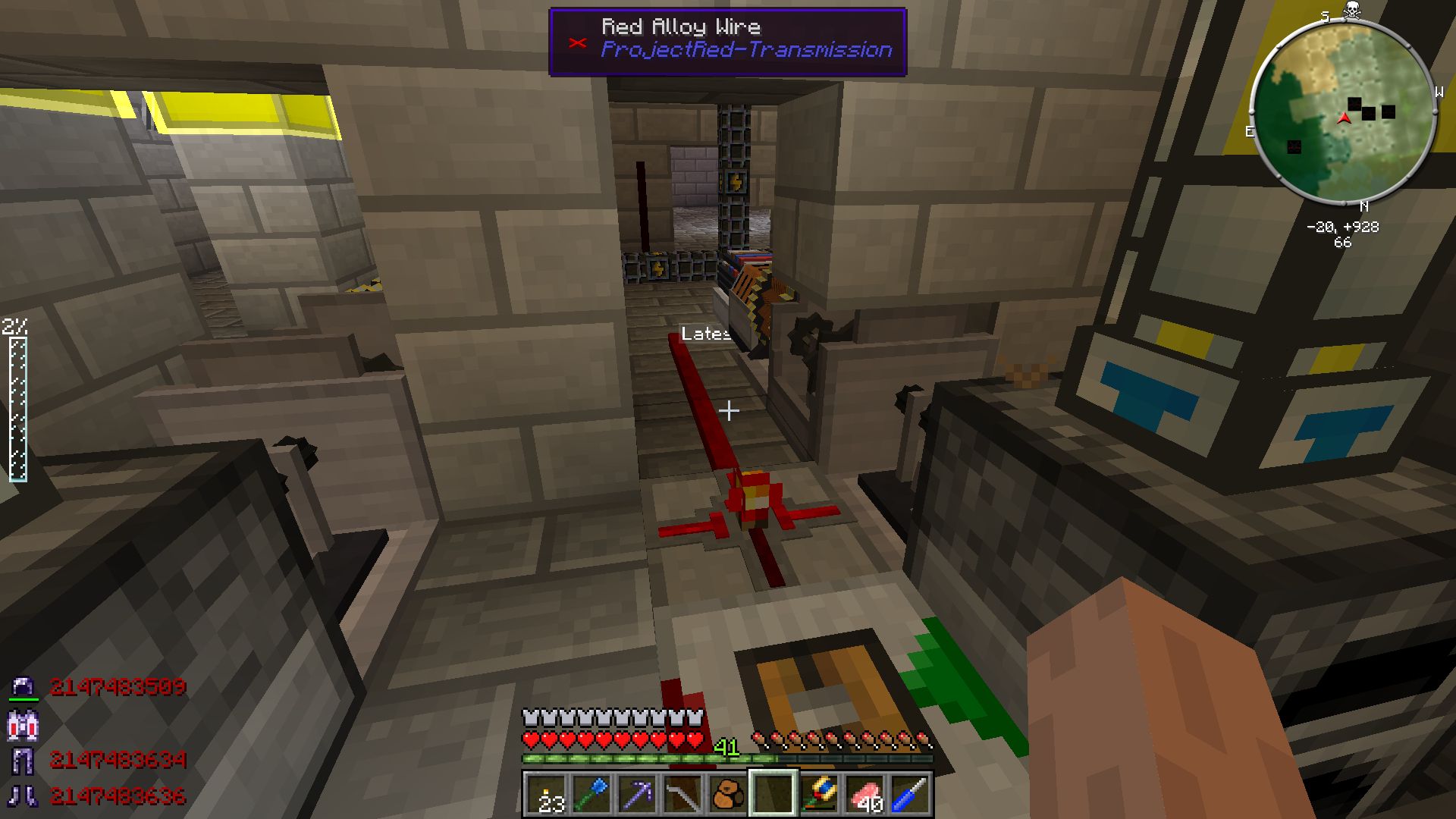The width and height of the screenshot is (1456, 819).
Task: Click the helmet armor status icon
Action: (x=21, y=687)
